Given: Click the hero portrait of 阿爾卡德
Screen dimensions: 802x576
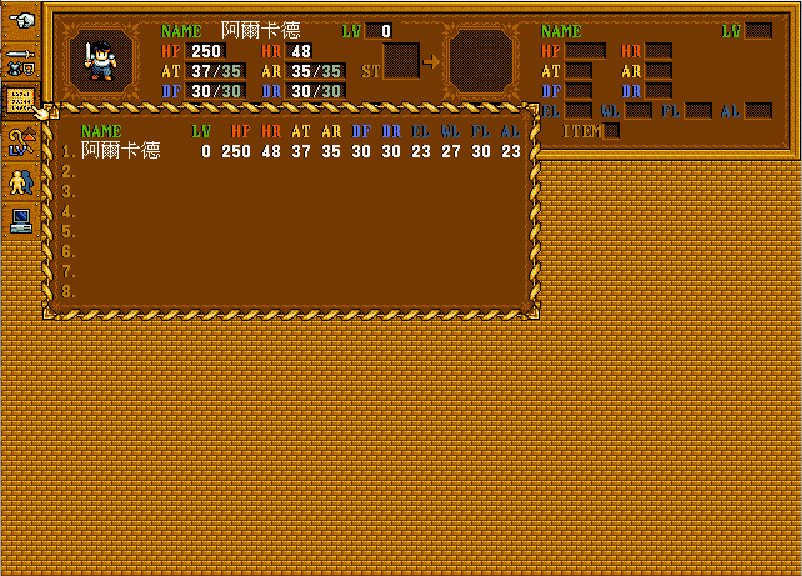Looking at the screenshot, I should click(102, 60).
